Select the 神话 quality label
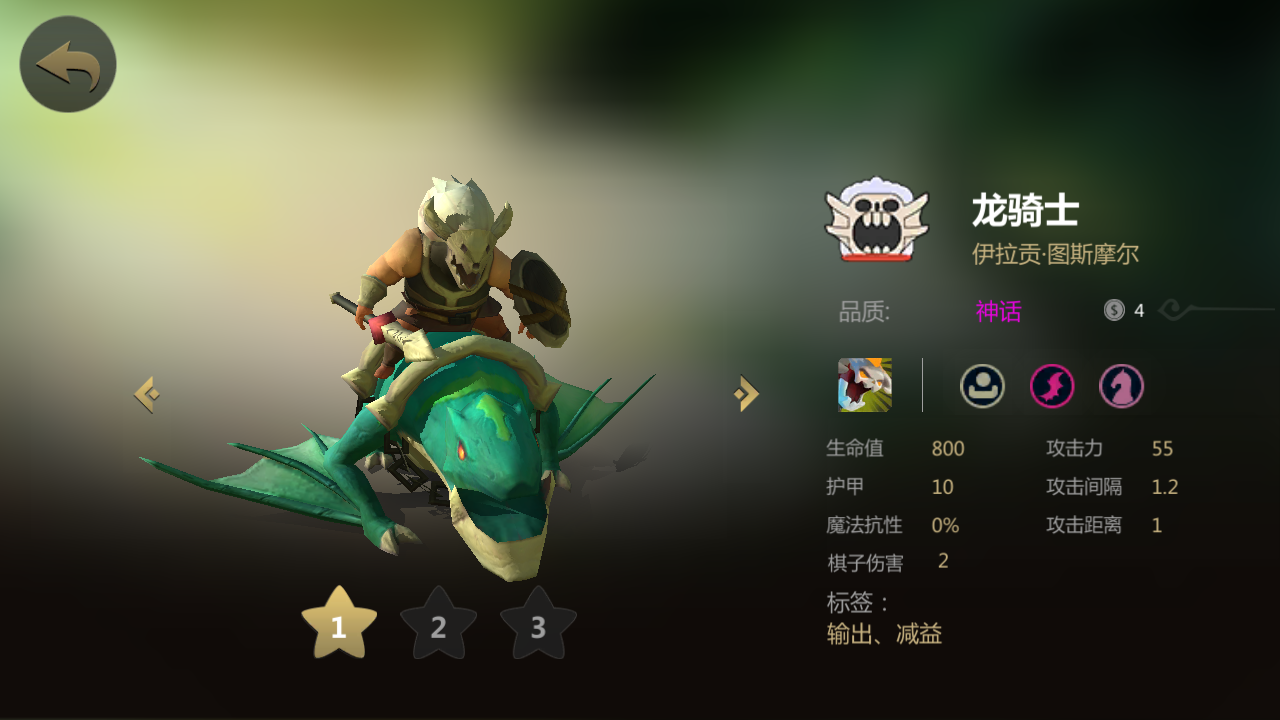1280x720 pixels. 998,311
